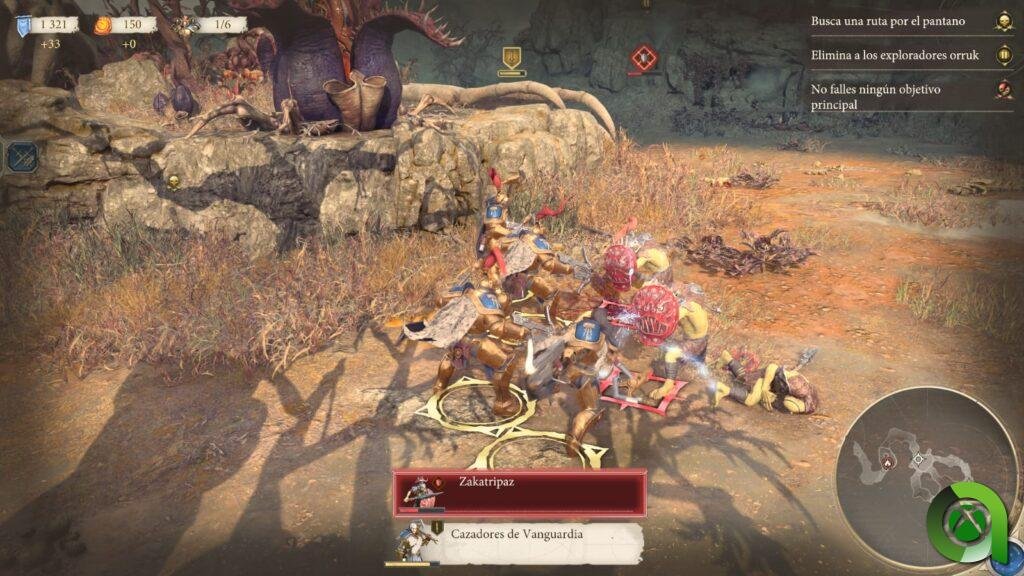Select the Cazadores de Vanguardia unit card
Viewport: 1024px width, 576px height.
point(518,541)
